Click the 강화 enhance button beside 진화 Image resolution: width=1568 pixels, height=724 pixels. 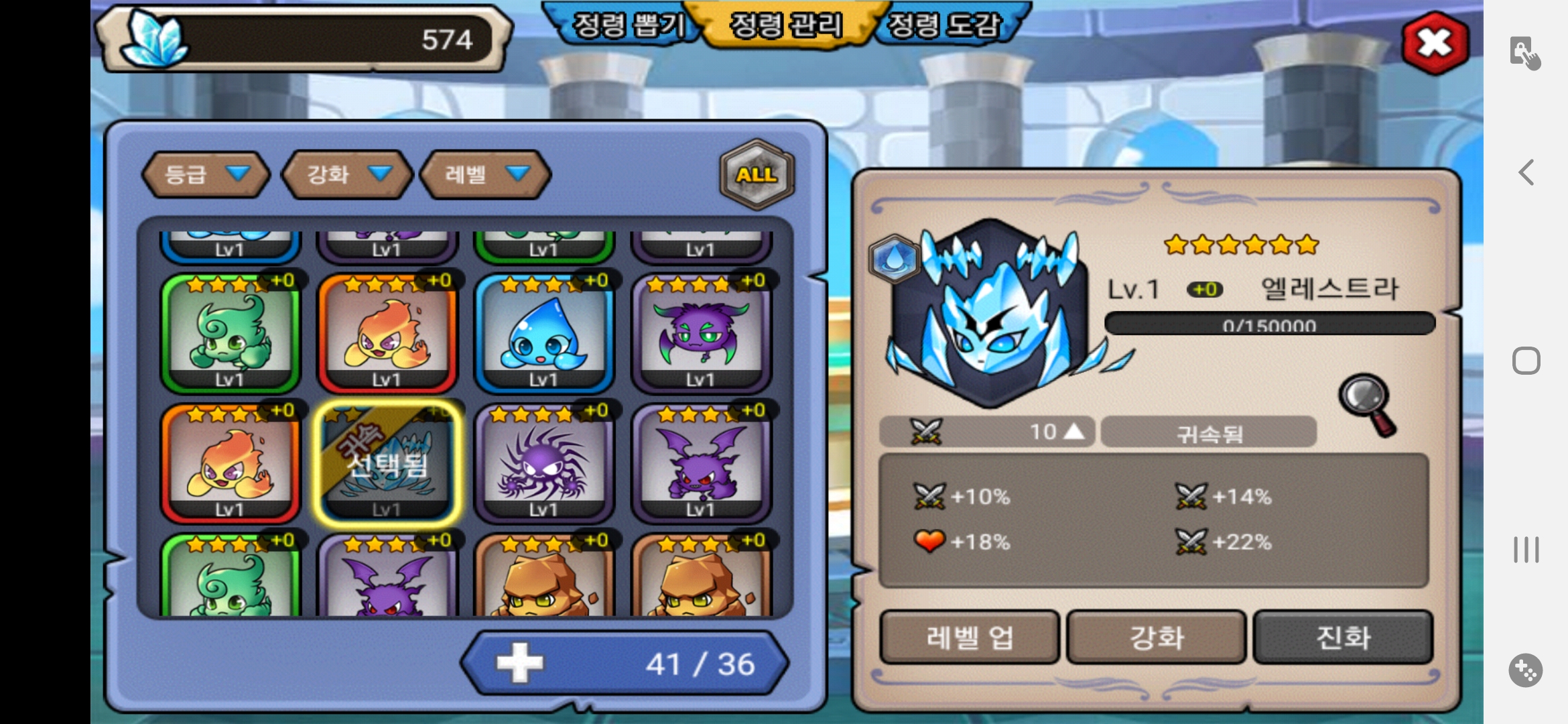(x=1156, y=637)
